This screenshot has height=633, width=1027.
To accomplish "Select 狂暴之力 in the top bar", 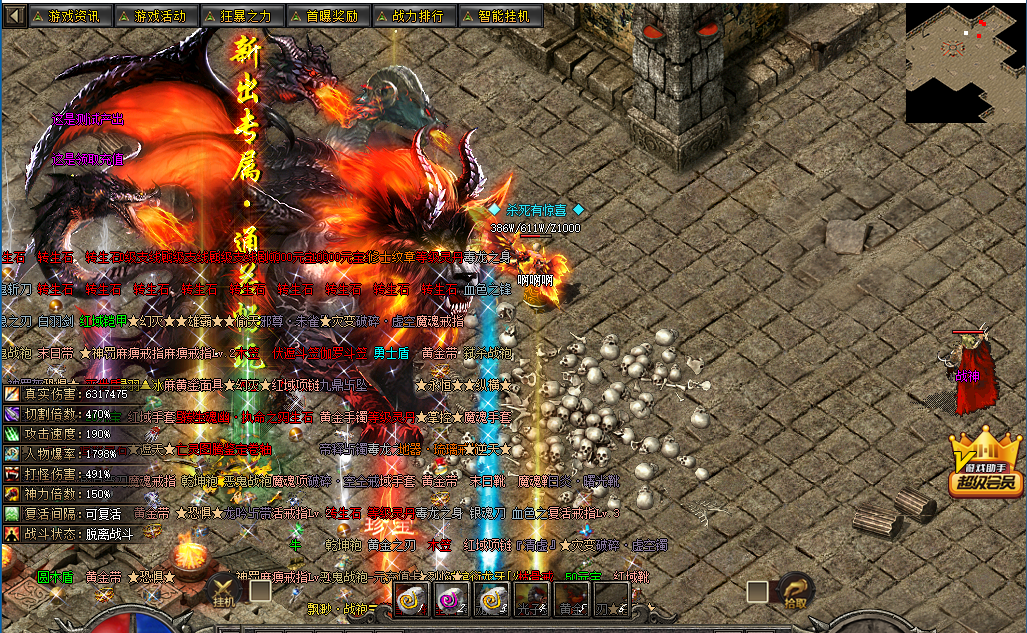I will point(243,16).
